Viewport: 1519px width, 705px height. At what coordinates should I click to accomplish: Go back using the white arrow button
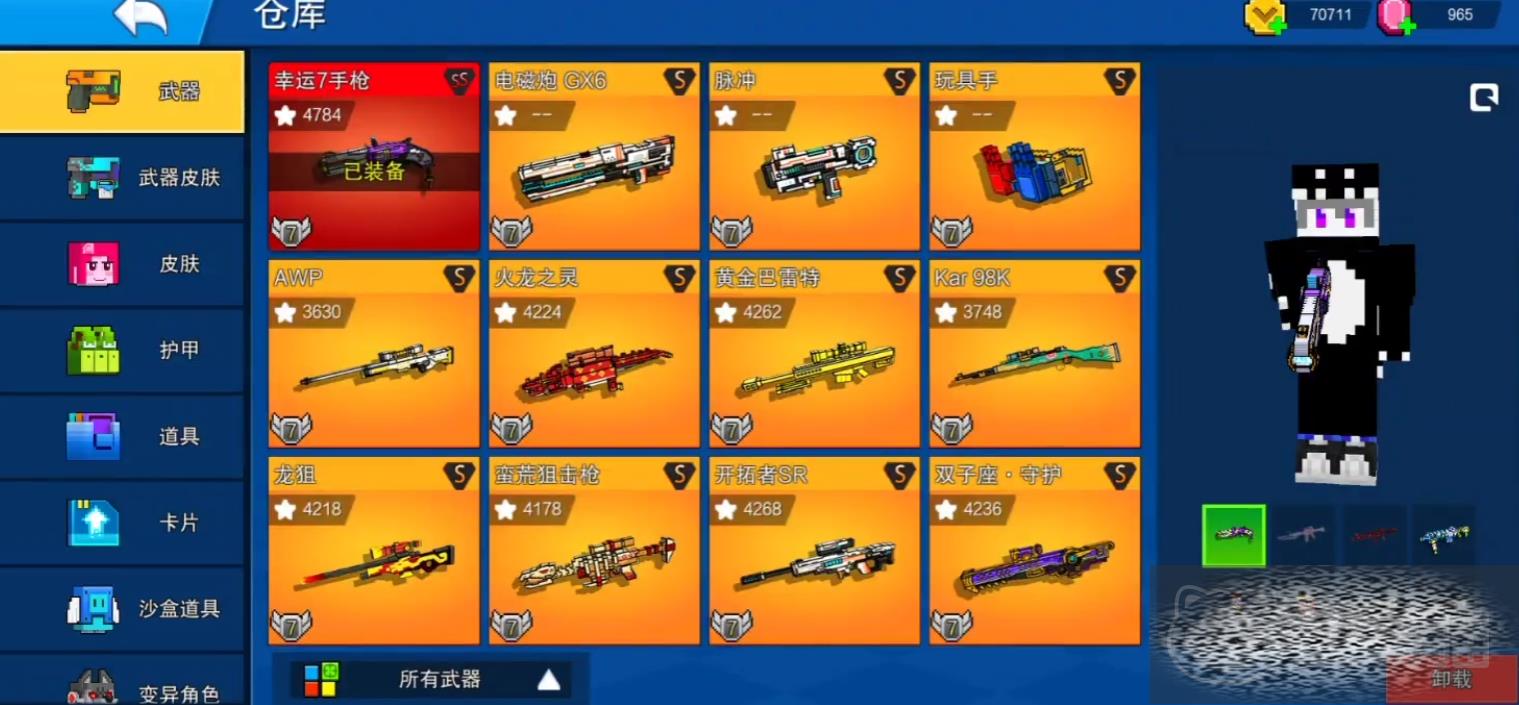coord(140,17)
